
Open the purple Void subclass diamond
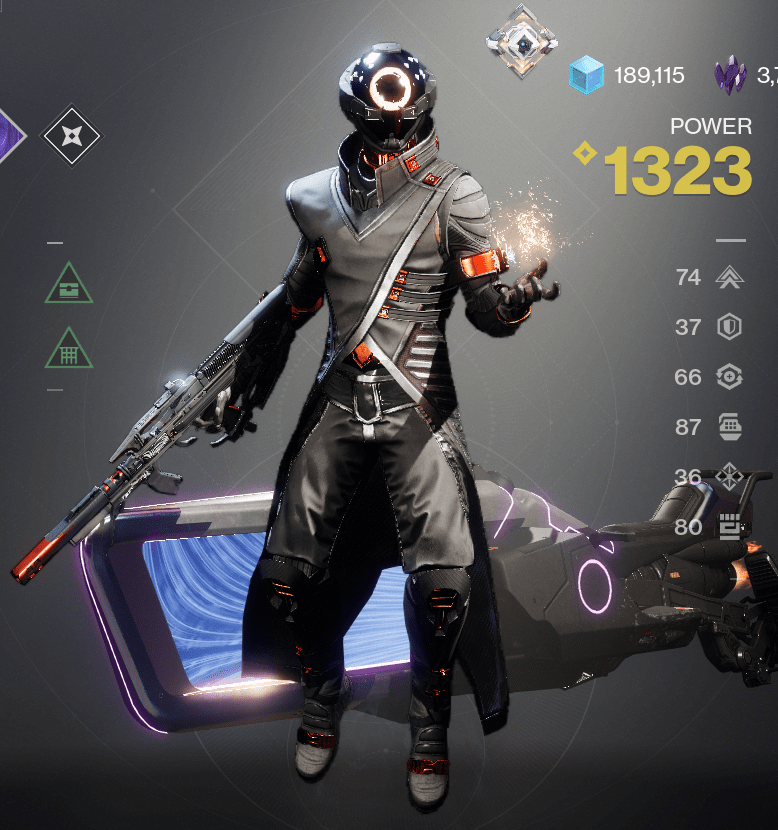(8, 136)
